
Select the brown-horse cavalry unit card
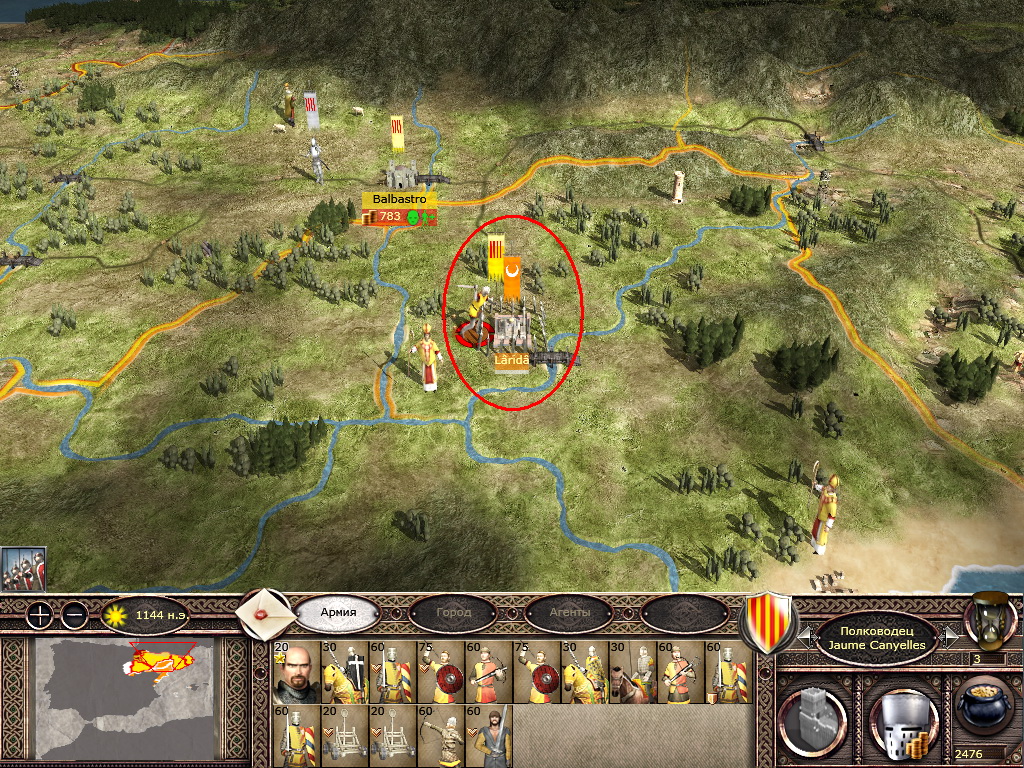(x=632, y=672)
